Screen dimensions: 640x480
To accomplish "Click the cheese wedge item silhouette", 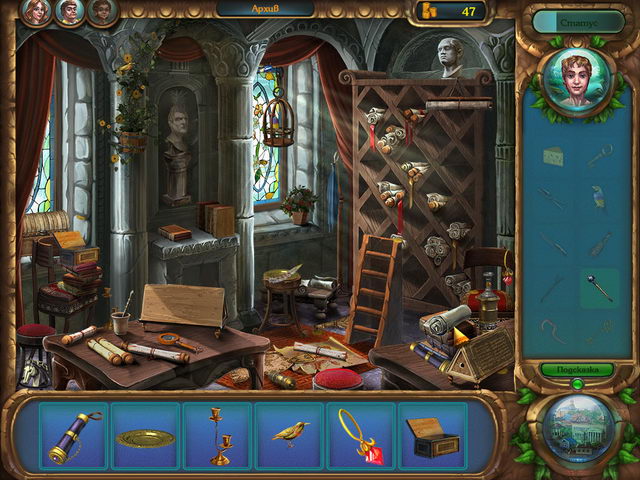I will [552, 155].
